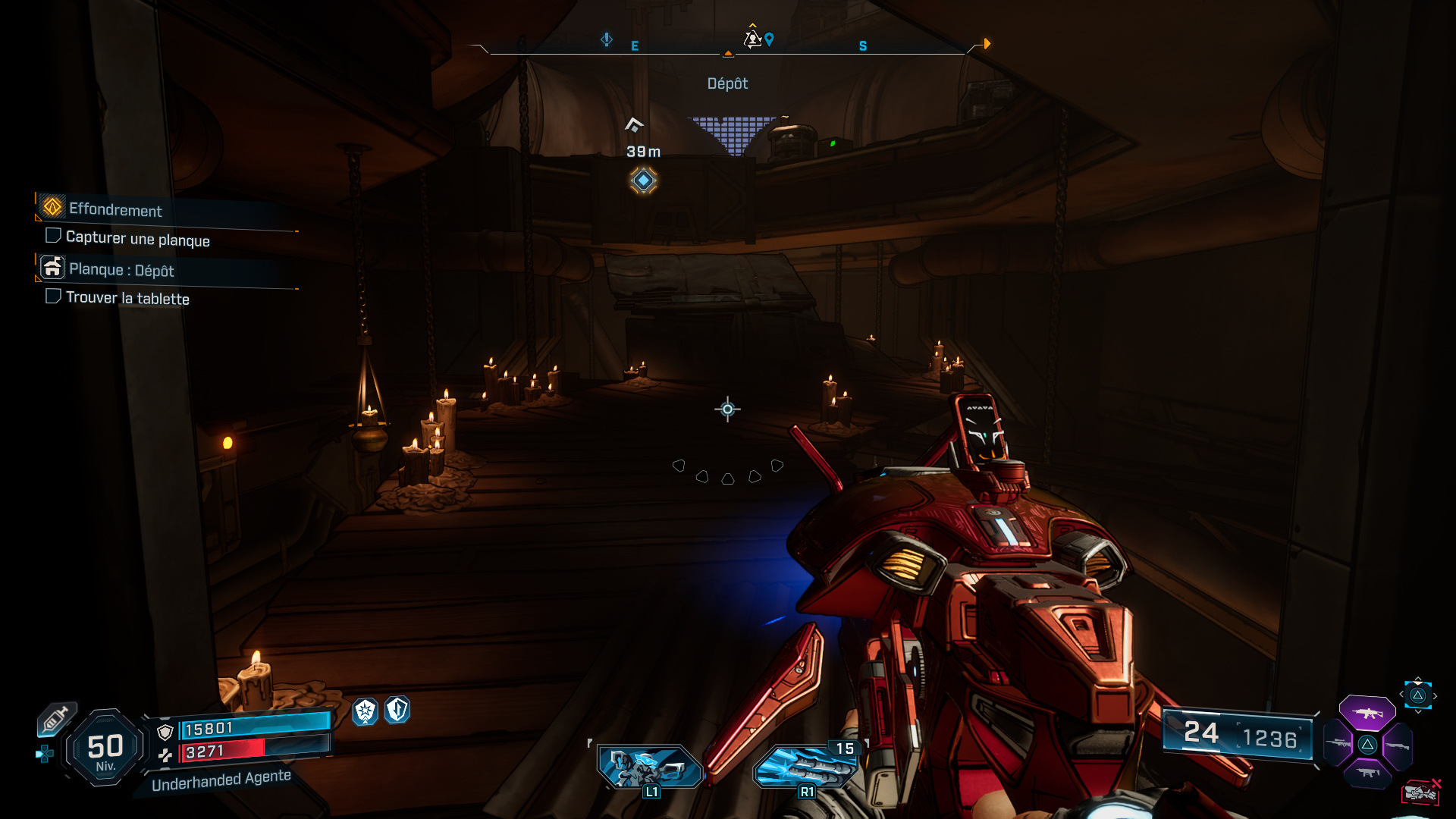This screenshot has width=1456, height=819.
Task: Select the assault rifle in the weapon wheel
Action: [1367, 714]
